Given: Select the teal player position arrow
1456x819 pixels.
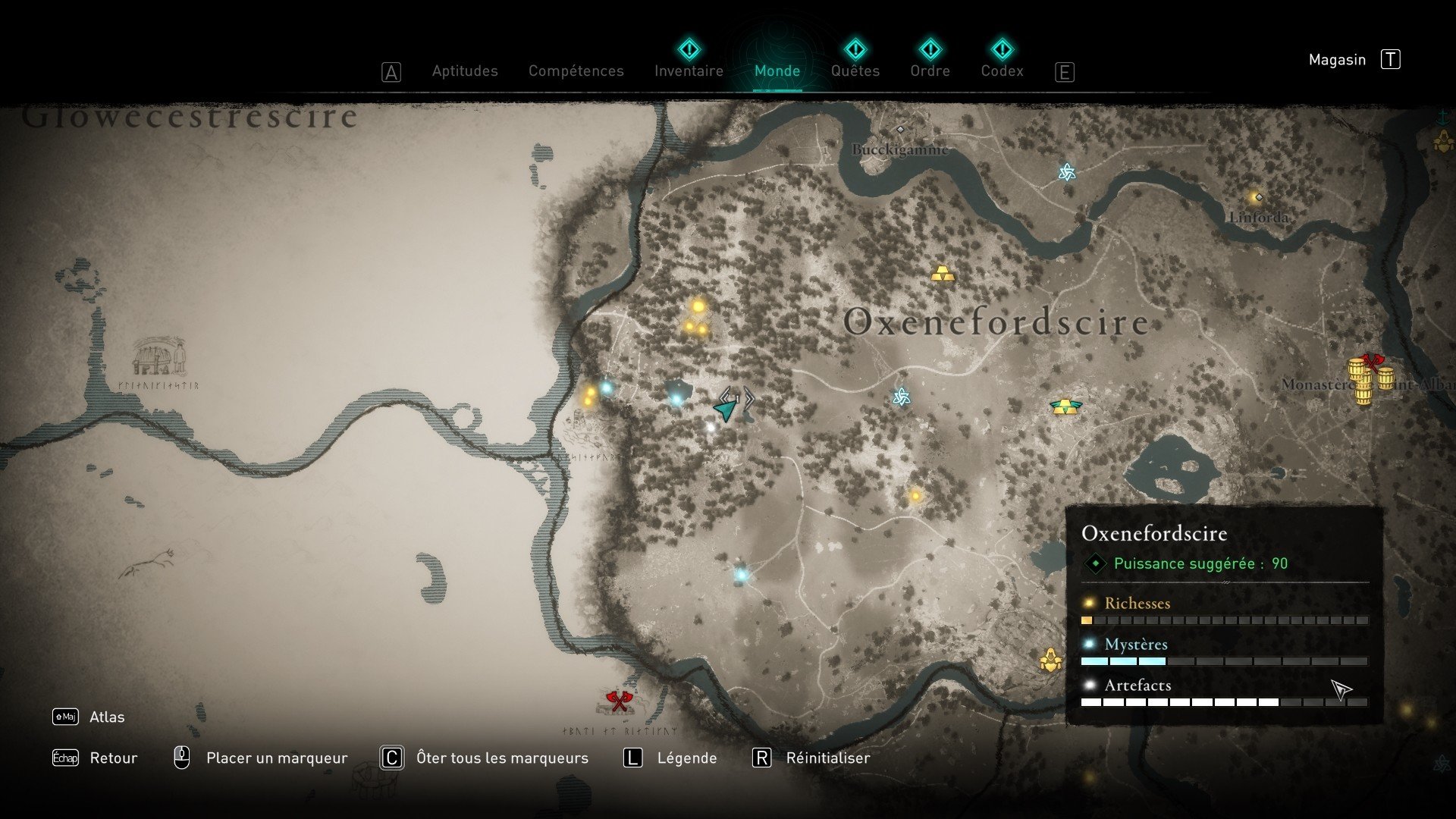Looking at the screenshot, I should (x=726, y=410).
